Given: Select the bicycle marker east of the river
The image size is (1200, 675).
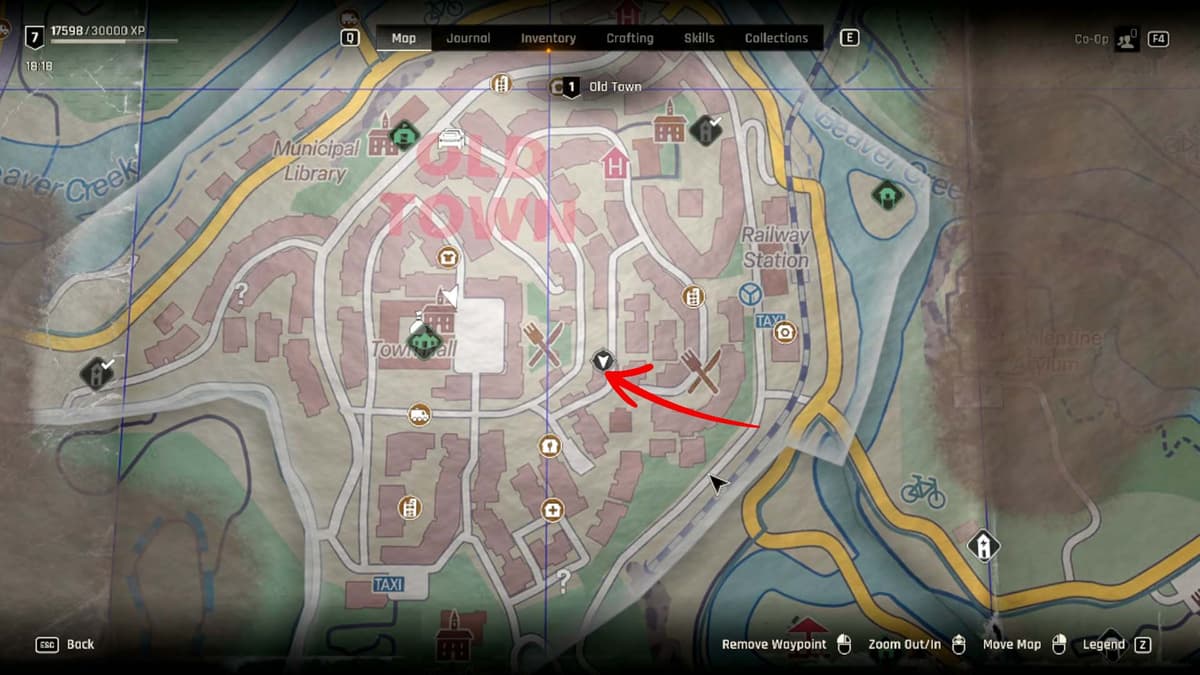Looking at the screenshot, I should pyautogui.click(x=922, y=490).
